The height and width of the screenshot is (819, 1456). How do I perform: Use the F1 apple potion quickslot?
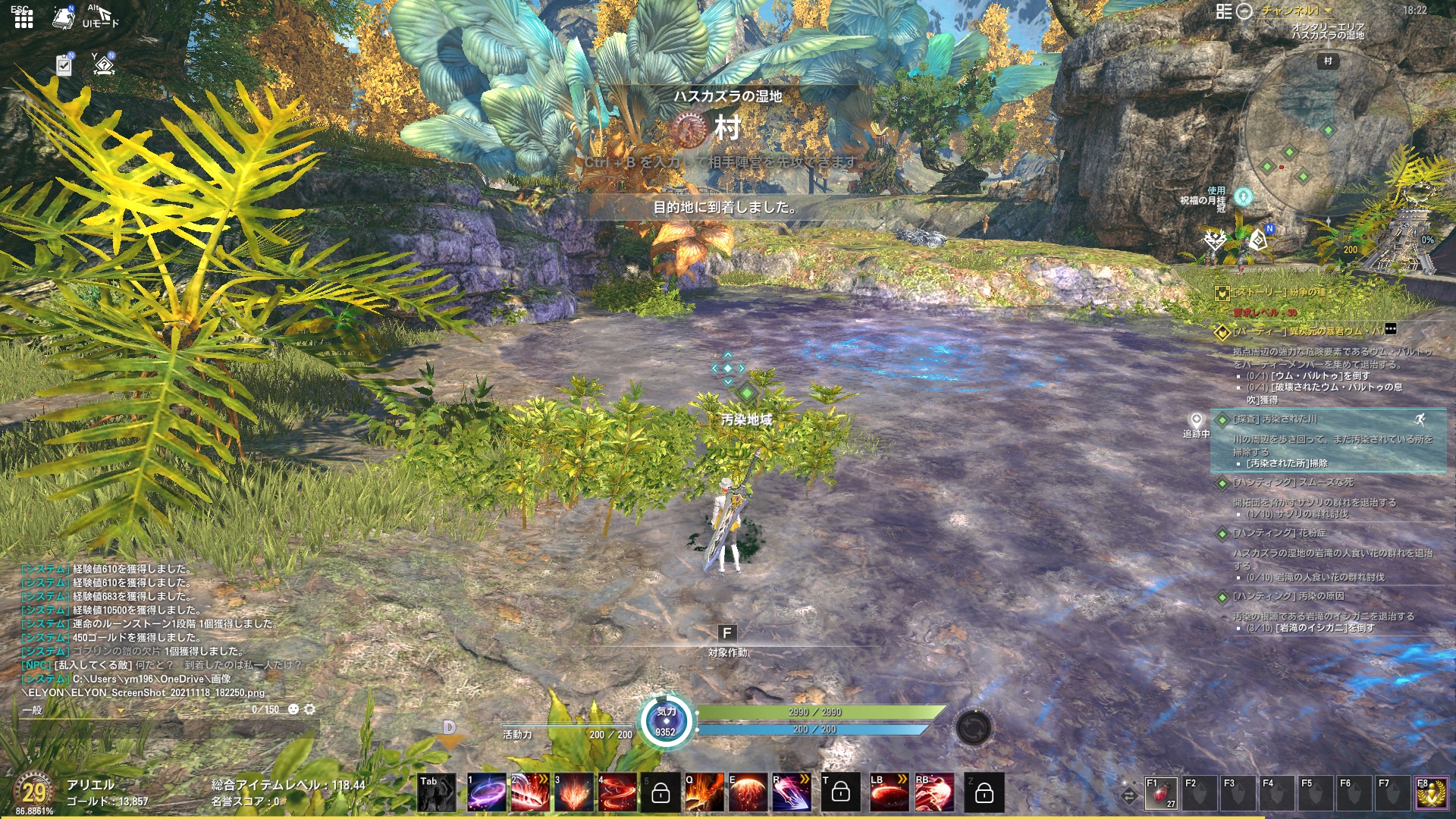pyautogui.click(x=1161, y=792)
